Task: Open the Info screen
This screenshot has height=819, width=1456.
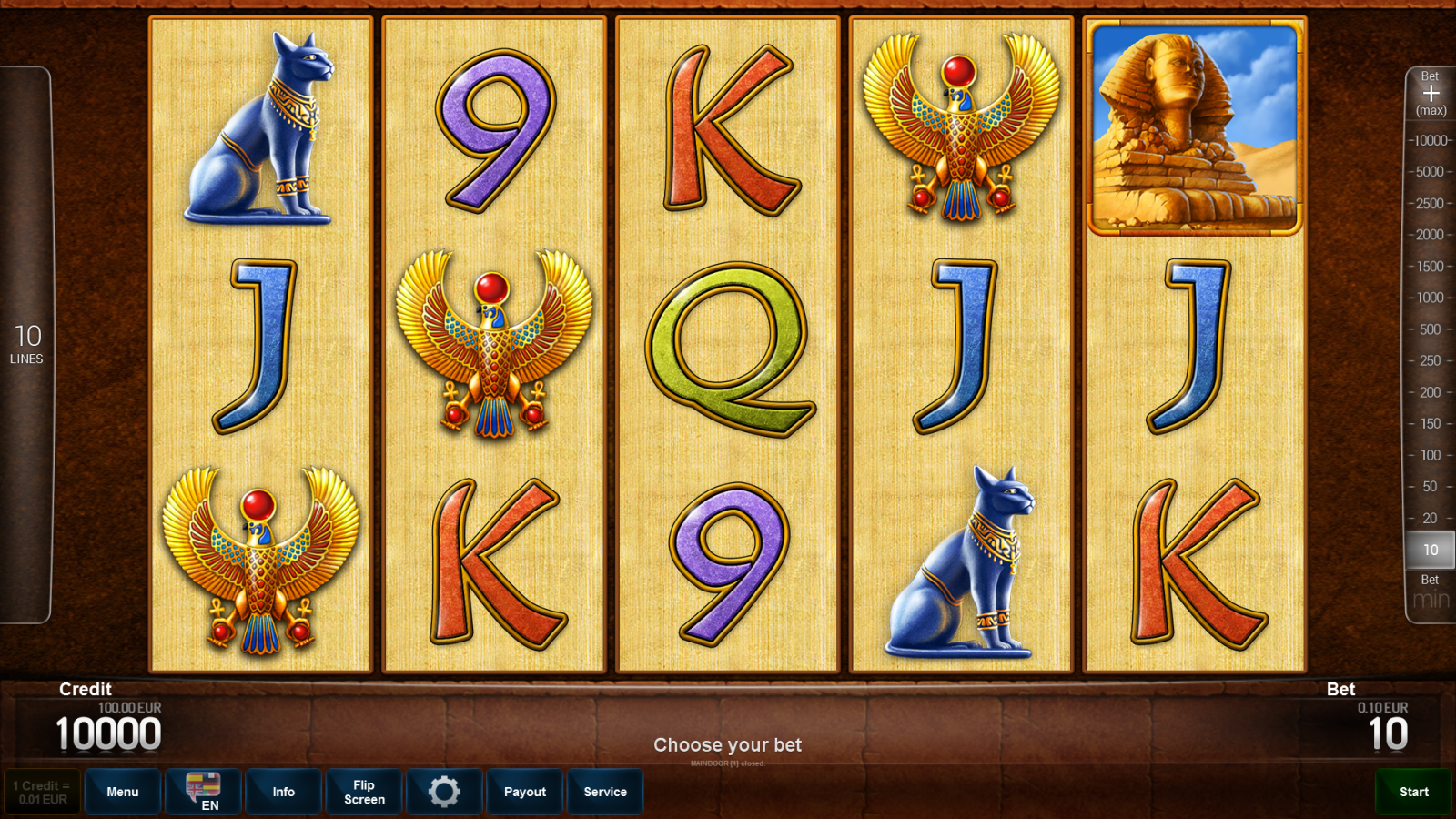Action: pos(283,792)
